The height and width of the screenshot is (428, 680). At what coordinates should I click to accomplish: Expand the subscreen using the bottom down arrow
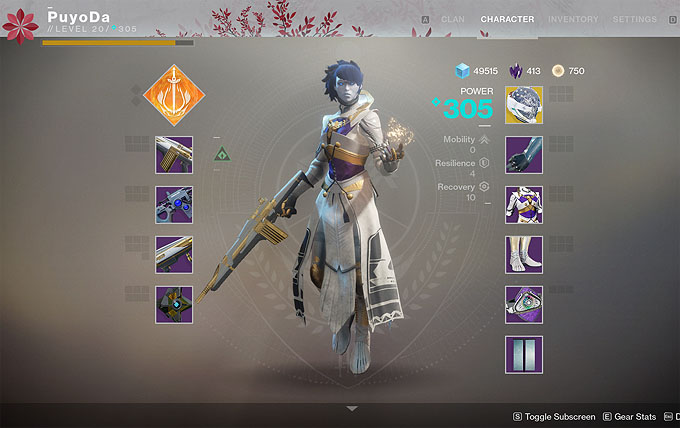click(x=351, y=408)
